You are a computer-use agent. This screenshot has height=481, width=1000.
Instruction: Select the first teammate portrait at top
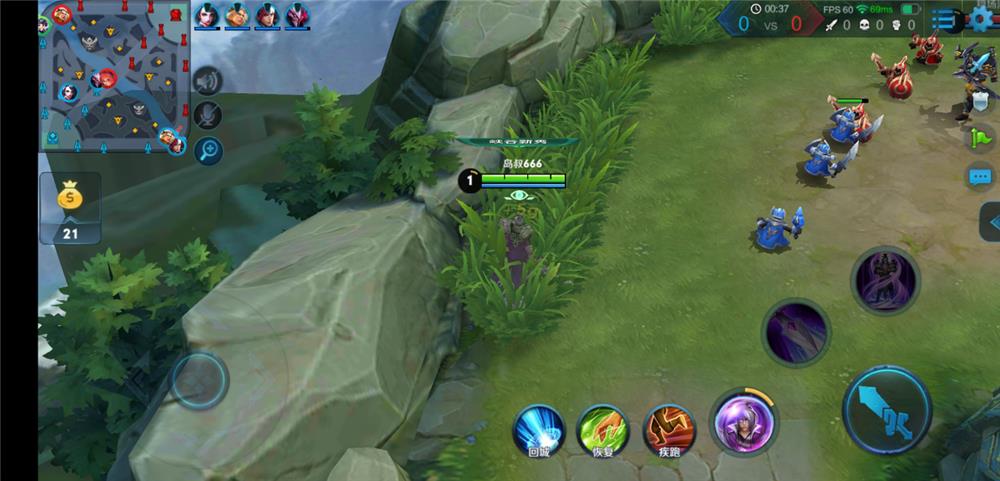207,15
